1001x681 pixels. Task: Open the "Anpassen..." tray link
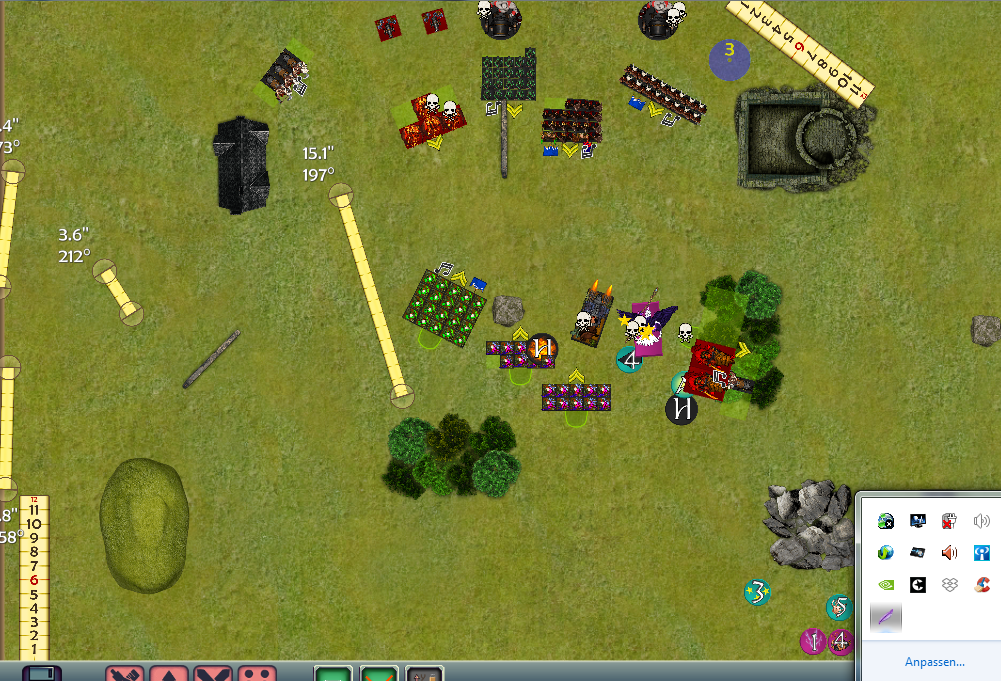coord(934,662)
